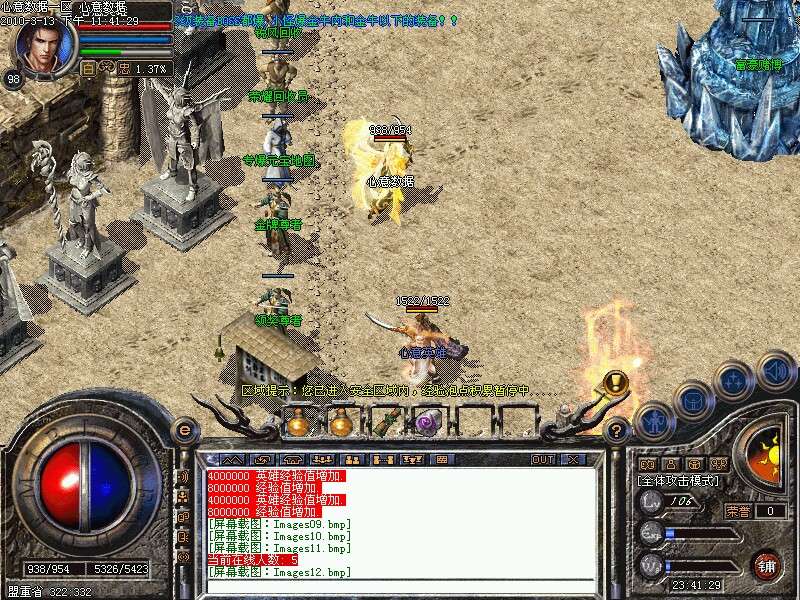The image size is (800, 600).
Task: Click the OUT button above the chat
Action: (542, 460)
